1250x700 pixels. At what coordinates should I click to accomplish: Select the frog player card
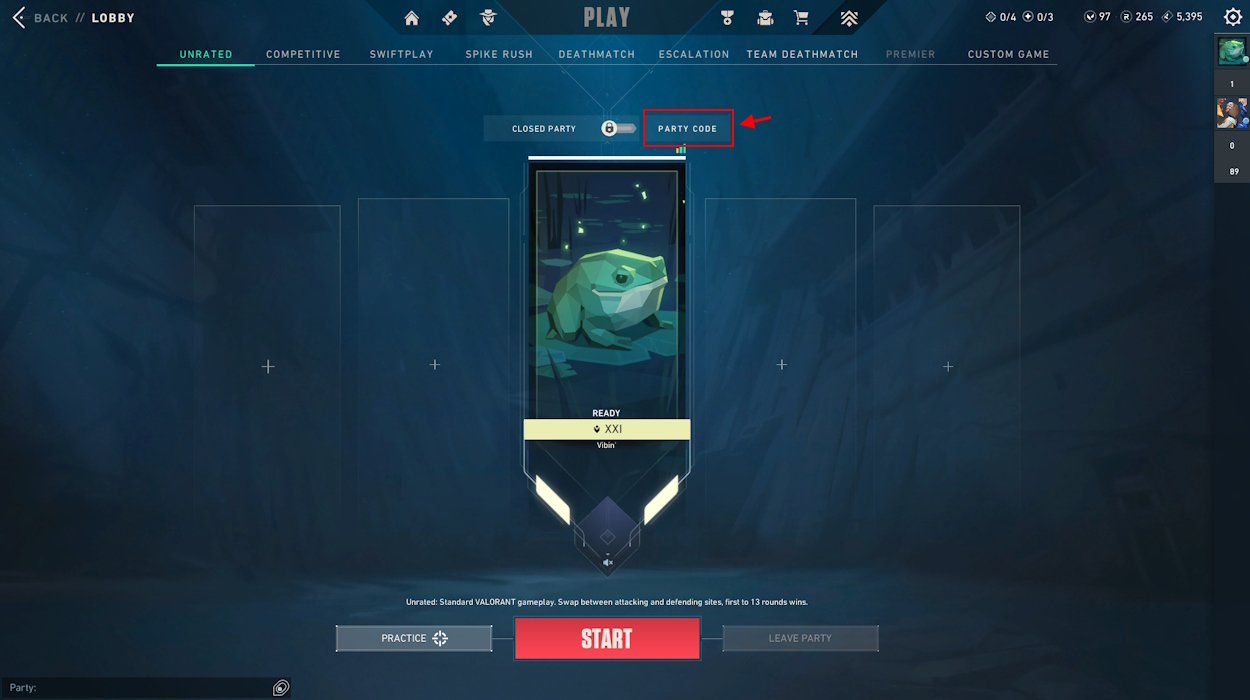tap(606, 290)
